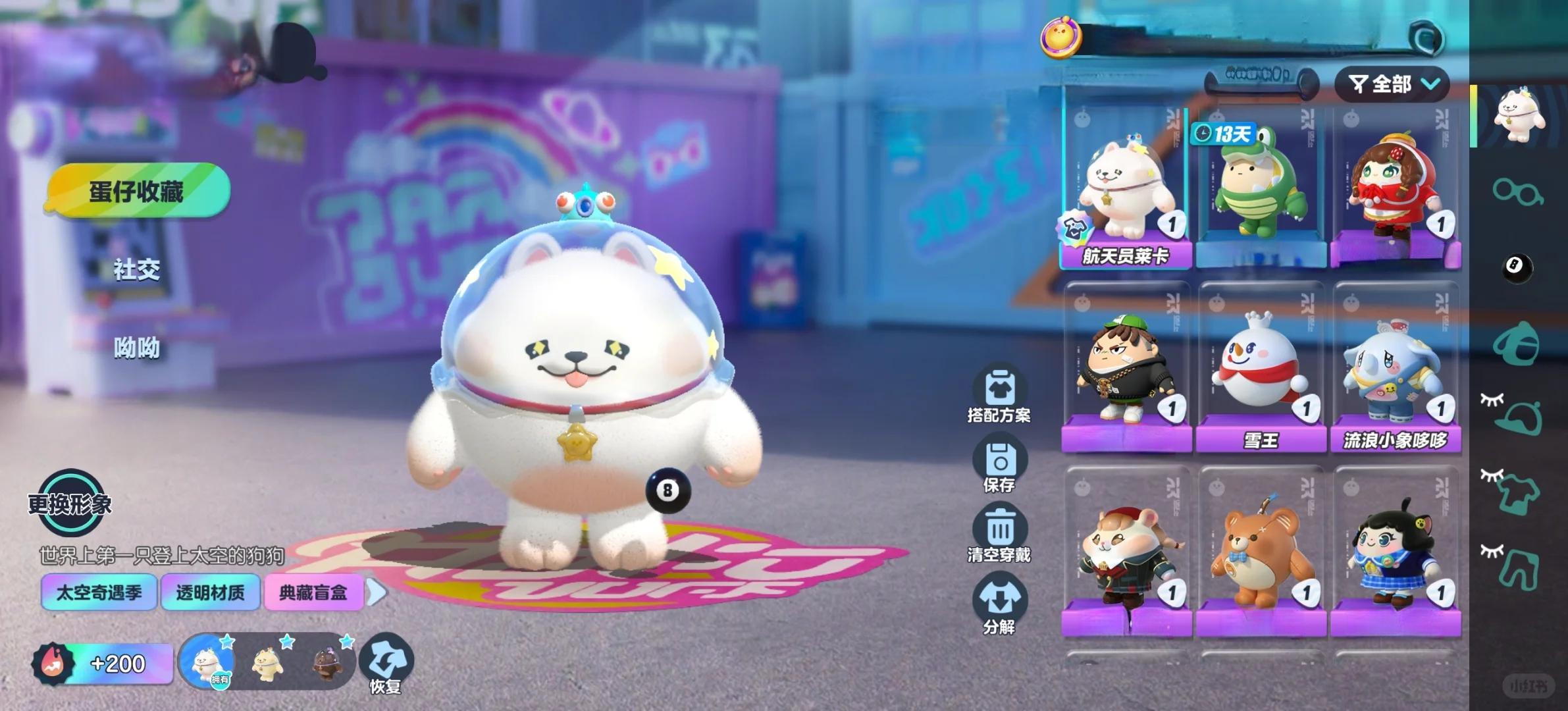This screenshot has width=1568, height=711.
Task: Open 搭配方案 outfit plans
Action: pos(999,395)
